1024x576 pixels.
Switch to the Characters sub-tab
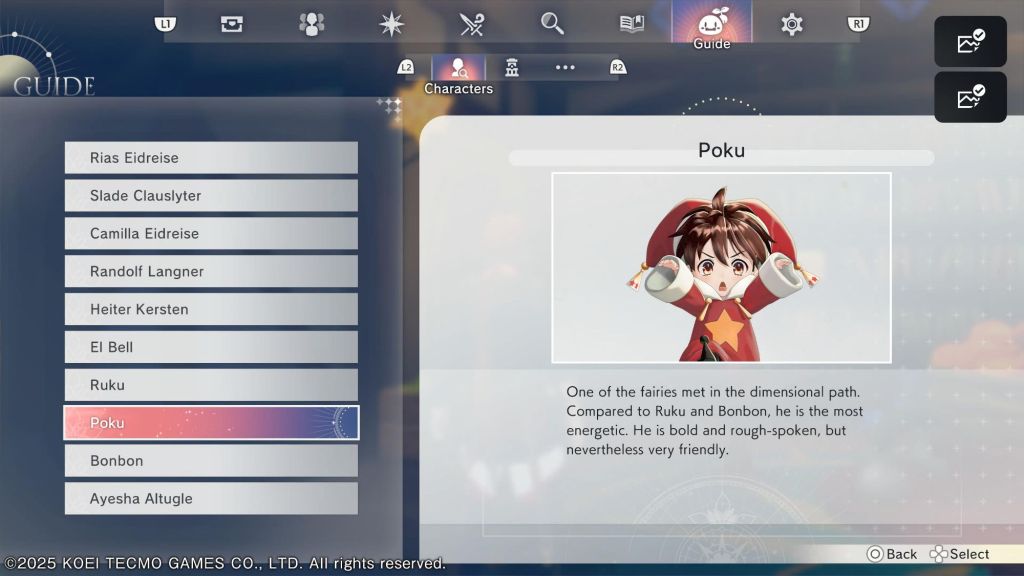[459, 69]
